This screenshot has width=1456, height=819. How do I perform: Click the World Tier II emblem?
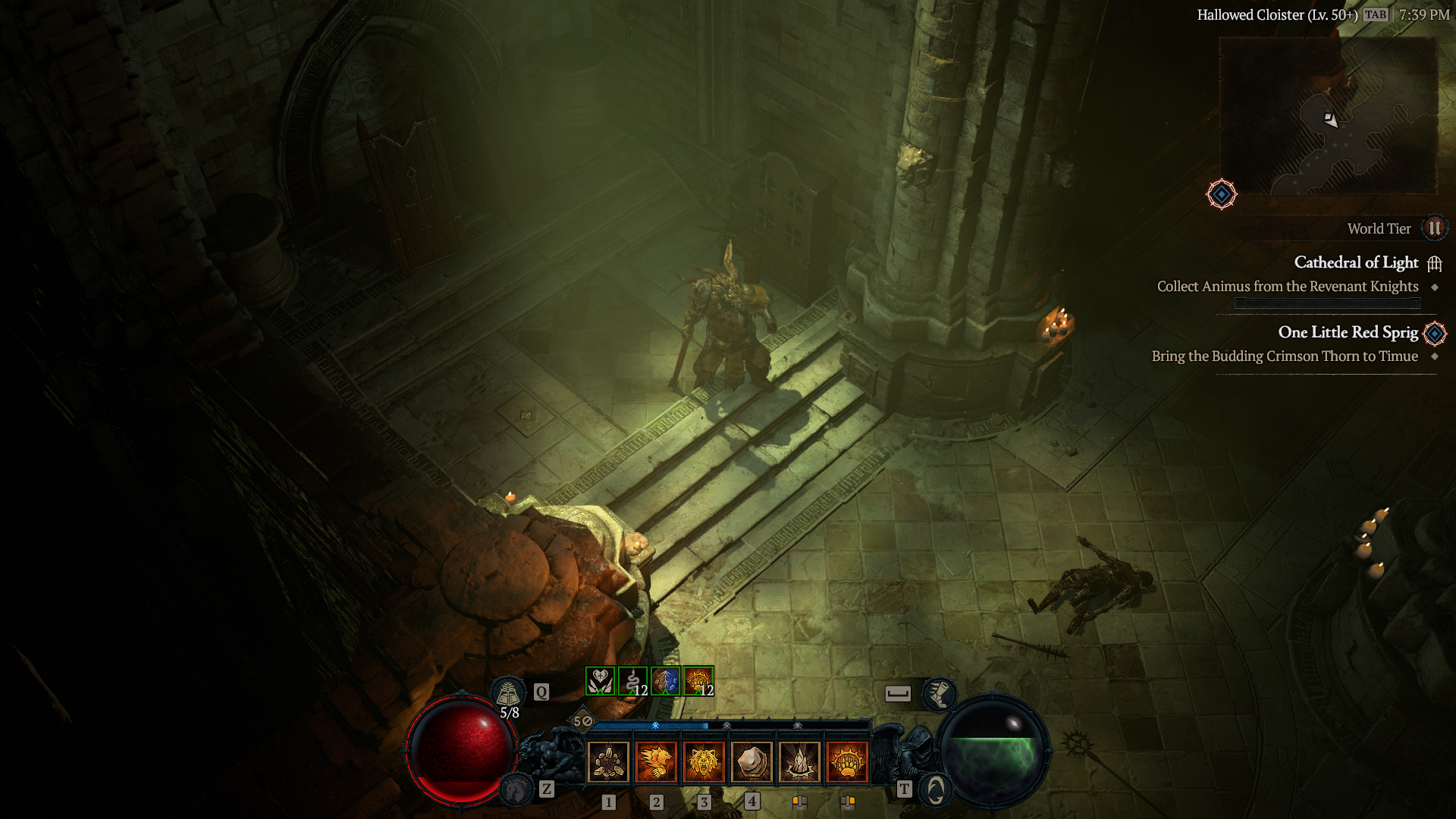[1434, 228]
